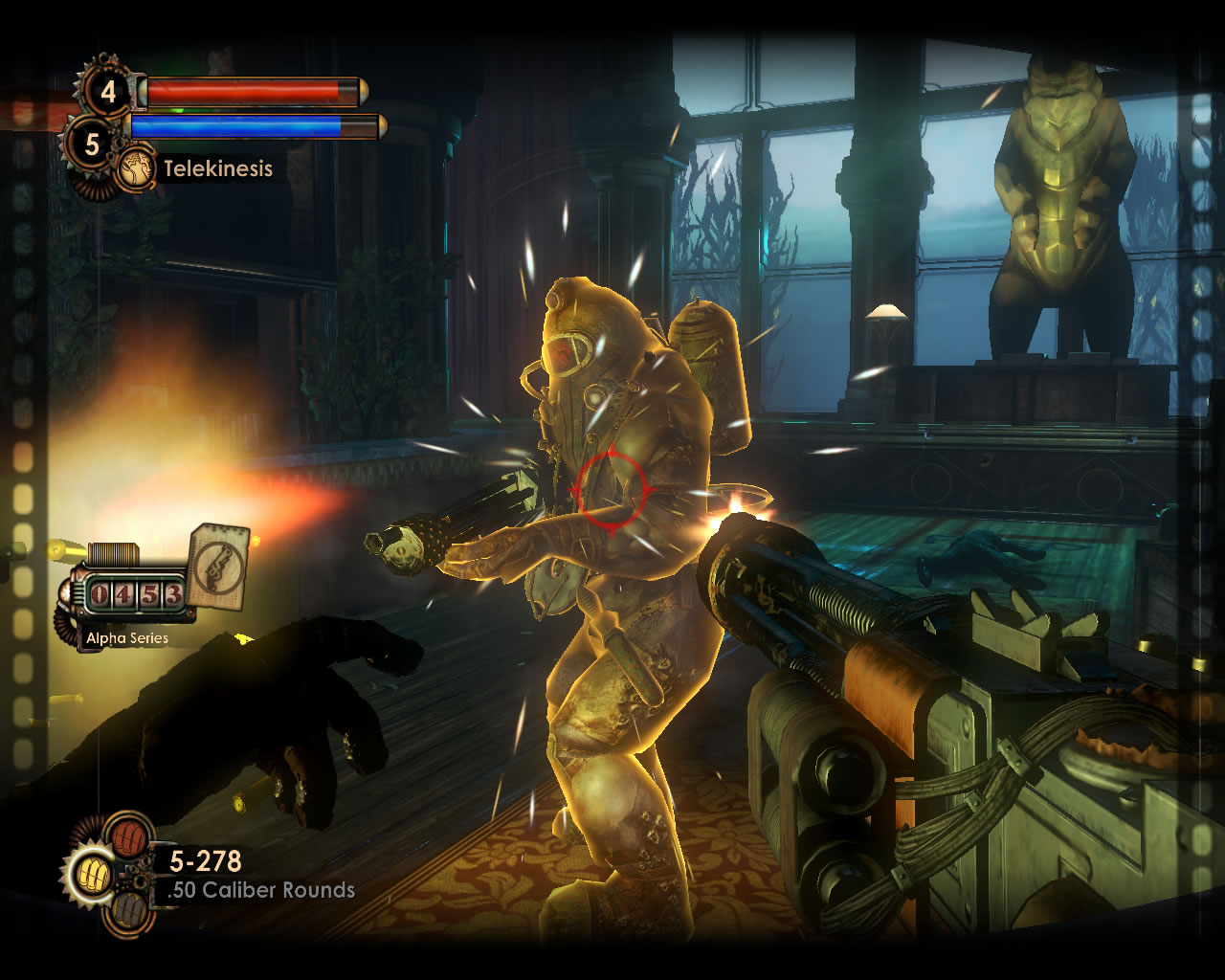Choose the highlighted yellow .50 Caliber ammo
This screenshot has width=1225, height=980.
93,873
